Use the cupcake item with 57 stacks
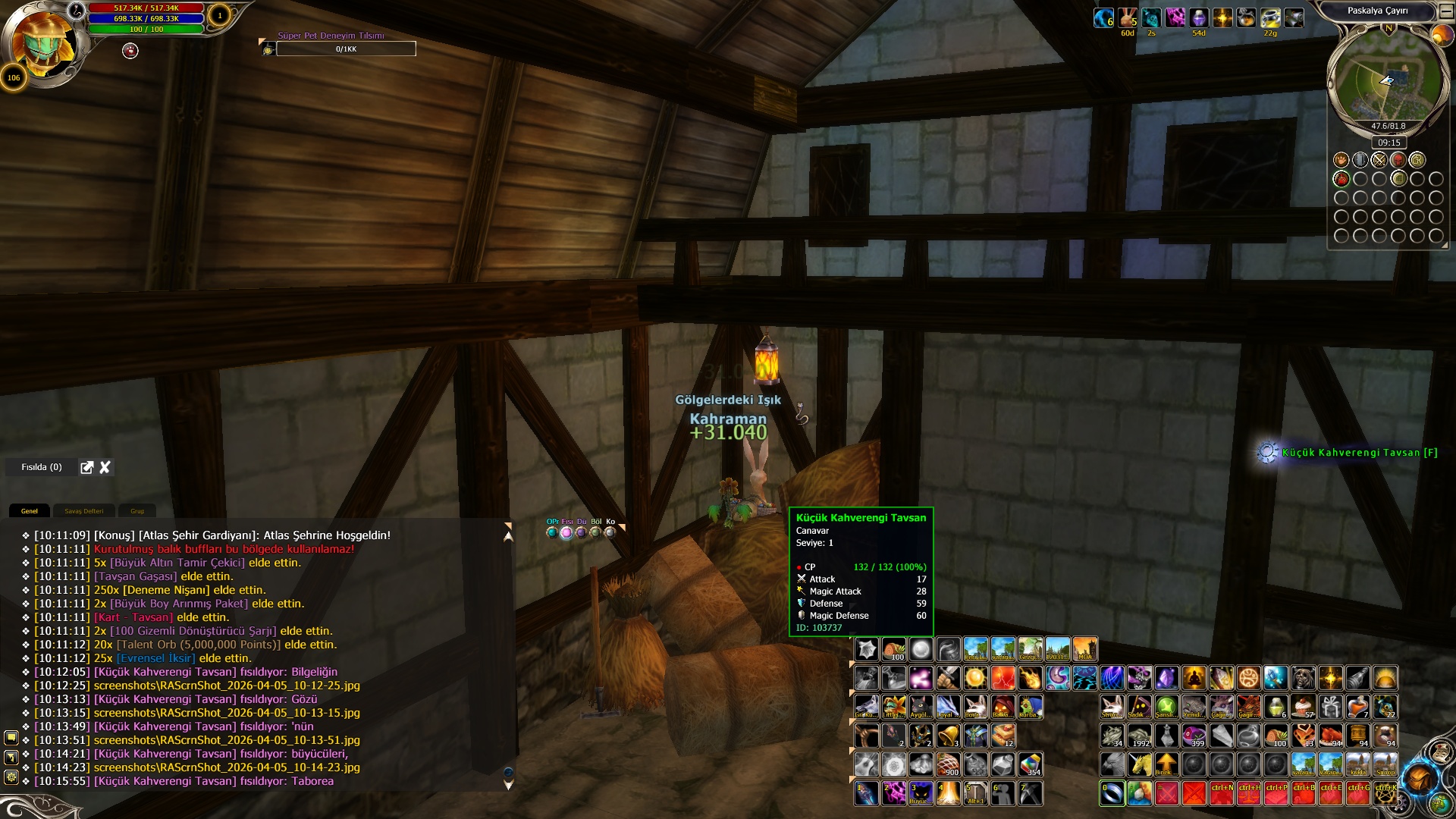This screenshot has height=819, width=1456. click(x=1304, y=707)
